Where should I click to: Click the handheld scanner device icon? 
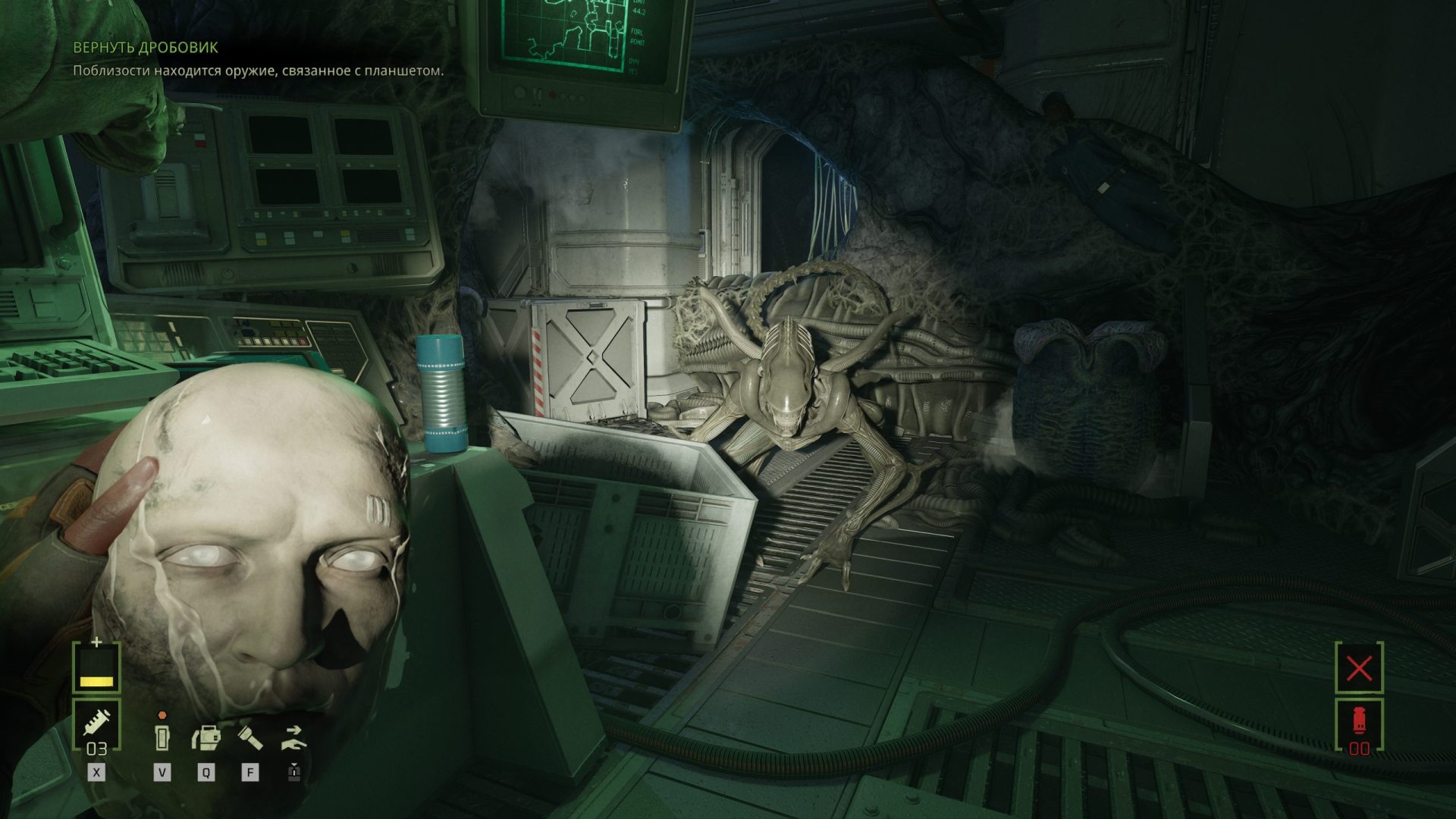point(162,736)
